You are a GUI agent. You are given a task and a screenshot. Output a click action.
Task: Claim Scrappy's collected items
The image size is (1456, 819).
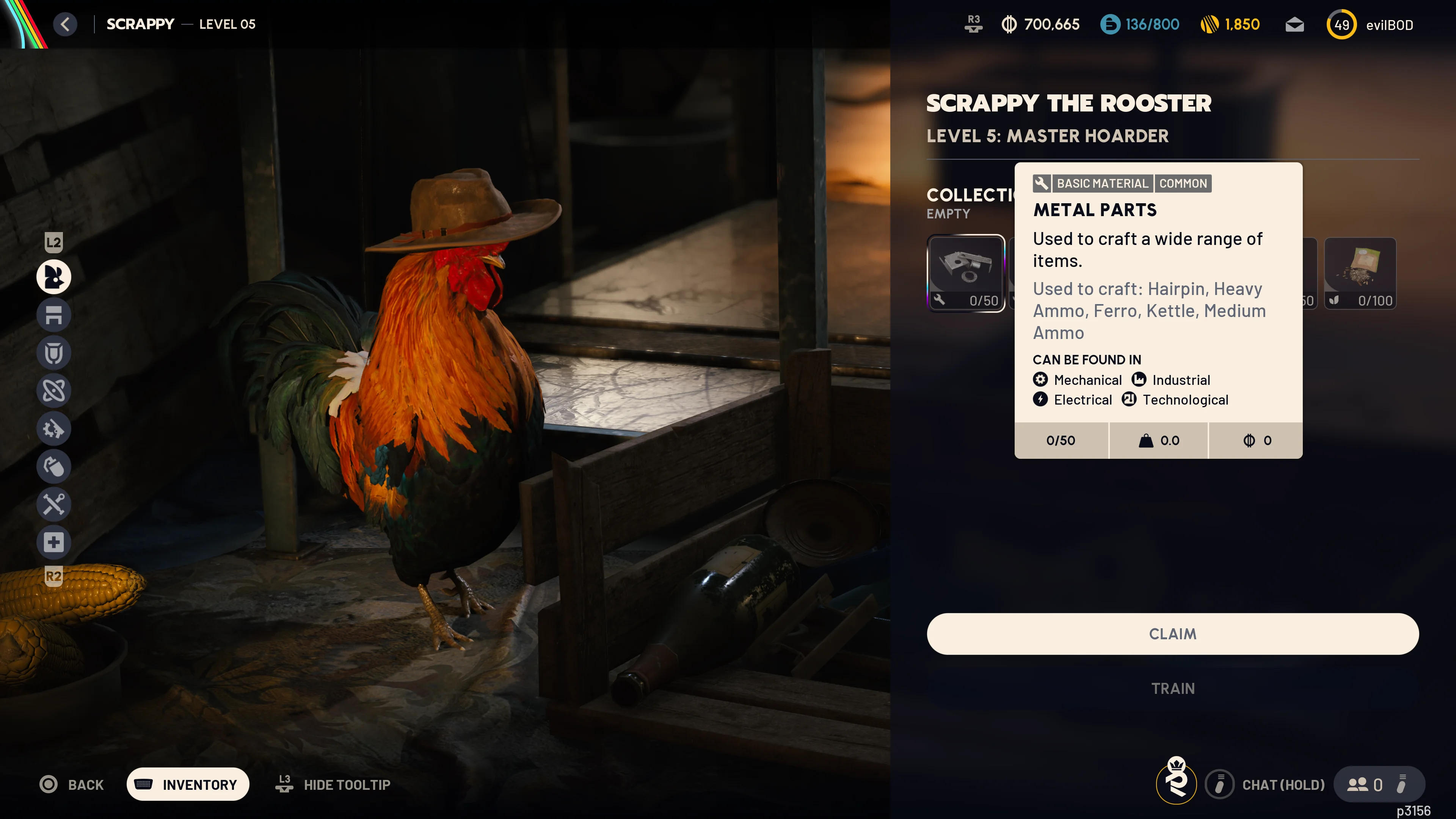(x=1172, y=634)
